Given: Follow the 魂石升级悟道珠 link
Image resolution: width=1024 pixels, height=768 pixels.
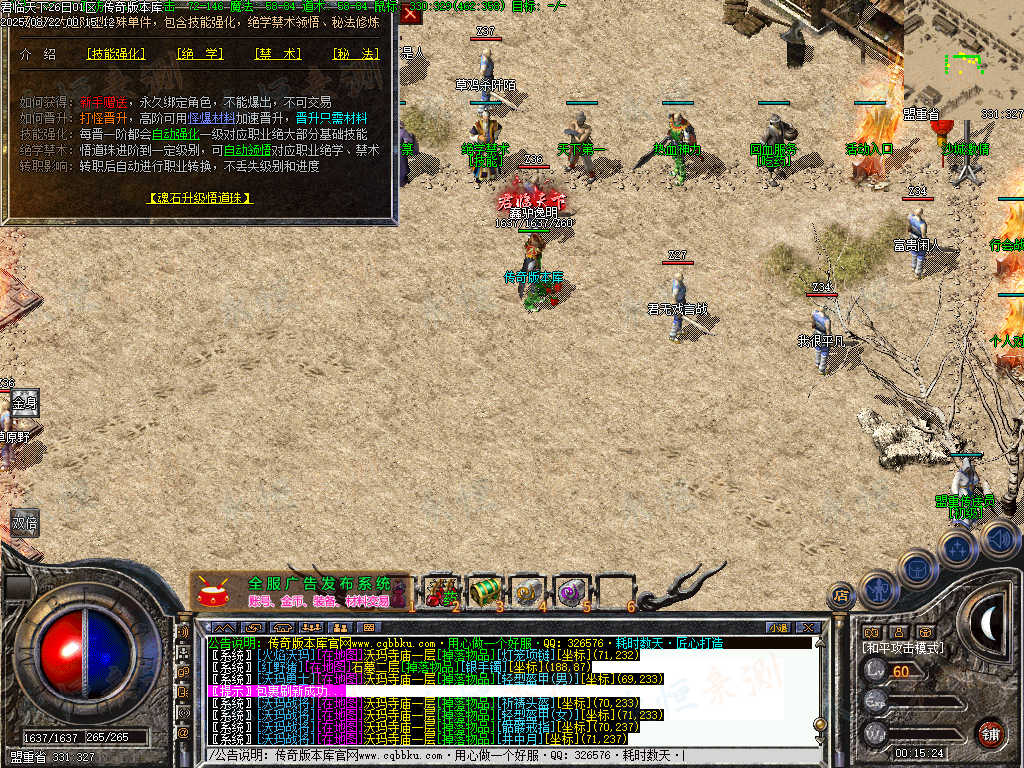Looking at the screenshot, I should 199,198.
